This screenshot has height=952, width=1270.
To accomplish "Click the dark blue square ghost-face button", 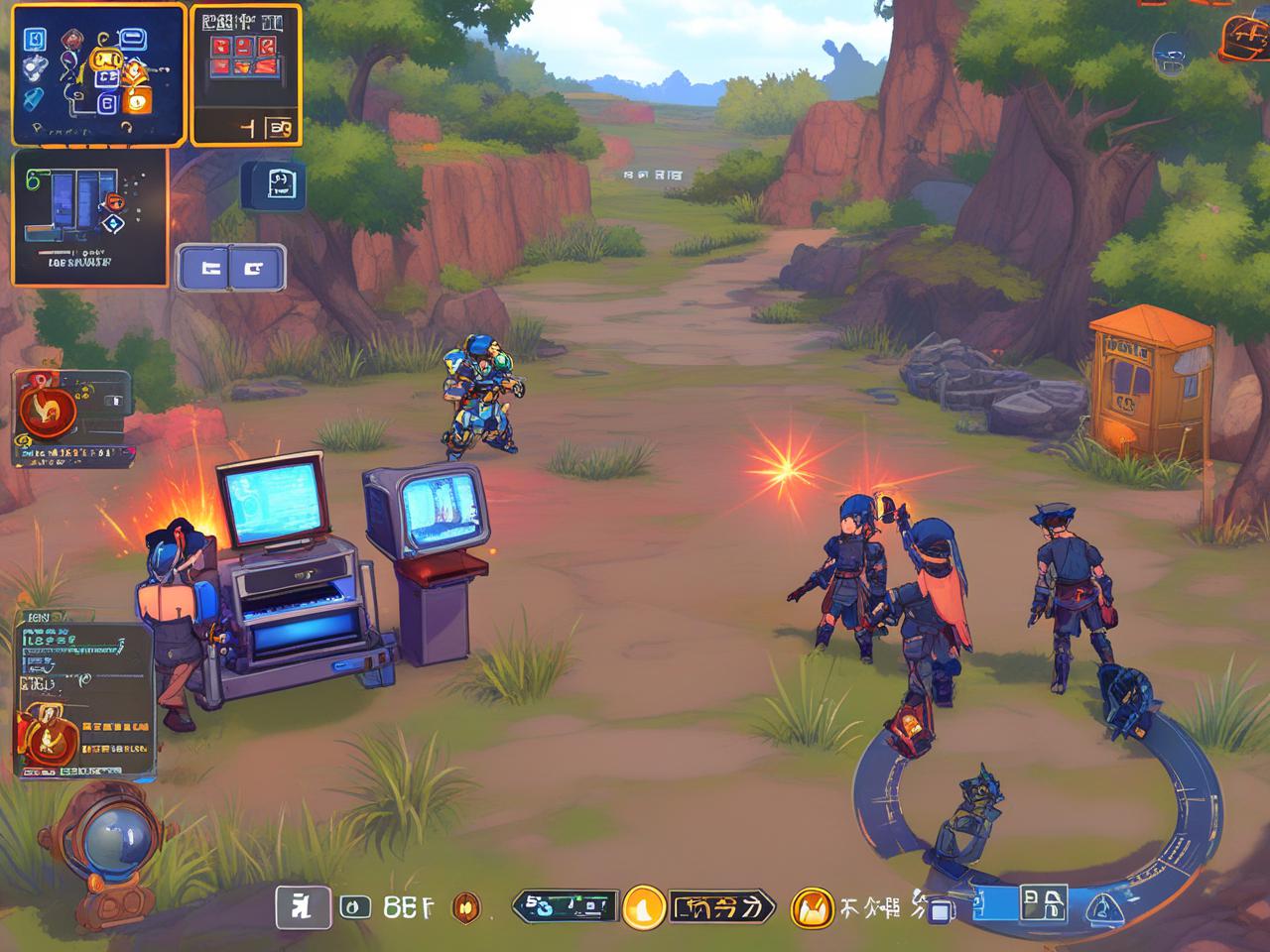I will (x=272, y=185).
